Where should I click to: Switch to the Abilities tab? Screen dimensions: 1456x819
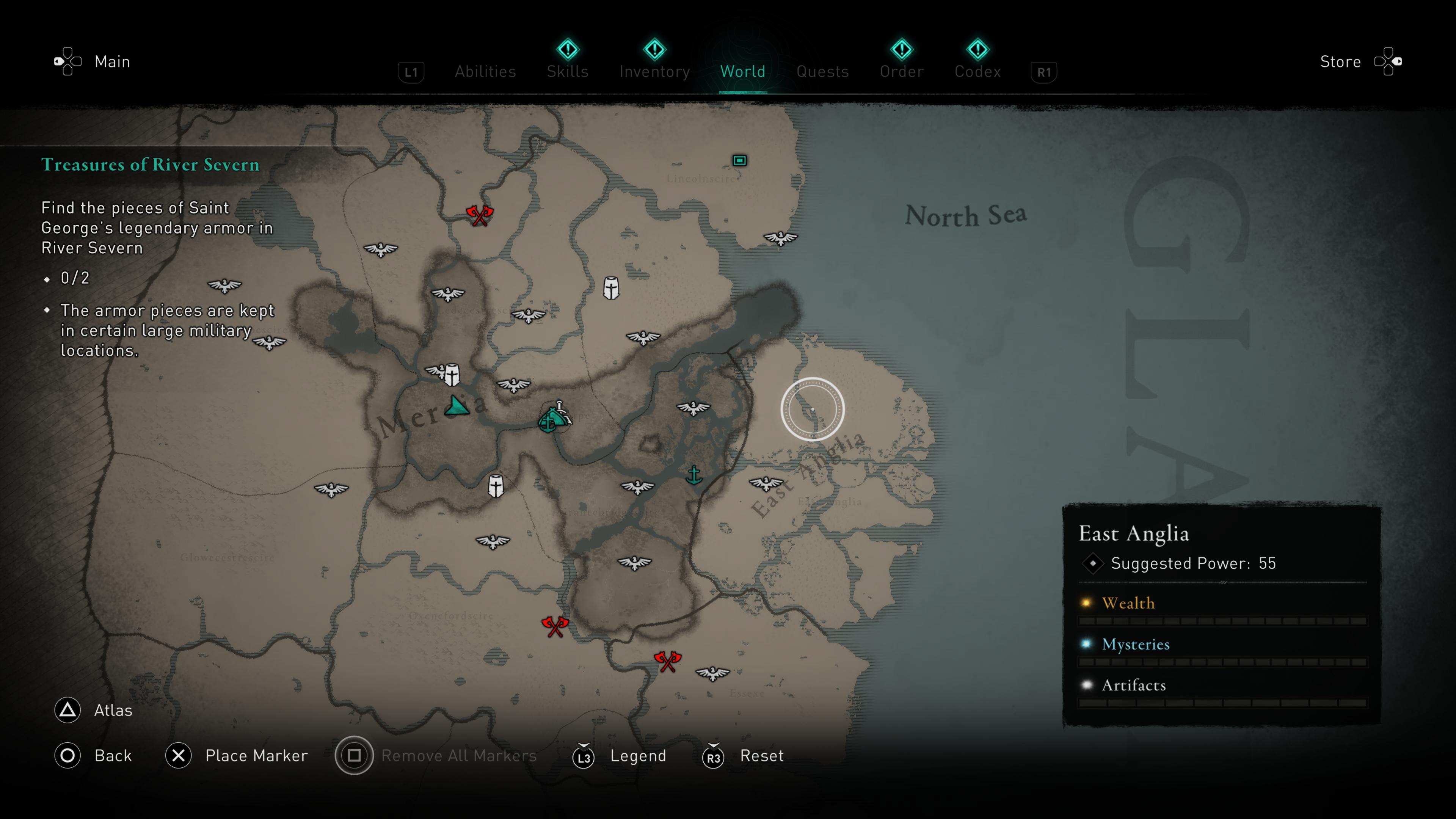[x=485, y=72]
